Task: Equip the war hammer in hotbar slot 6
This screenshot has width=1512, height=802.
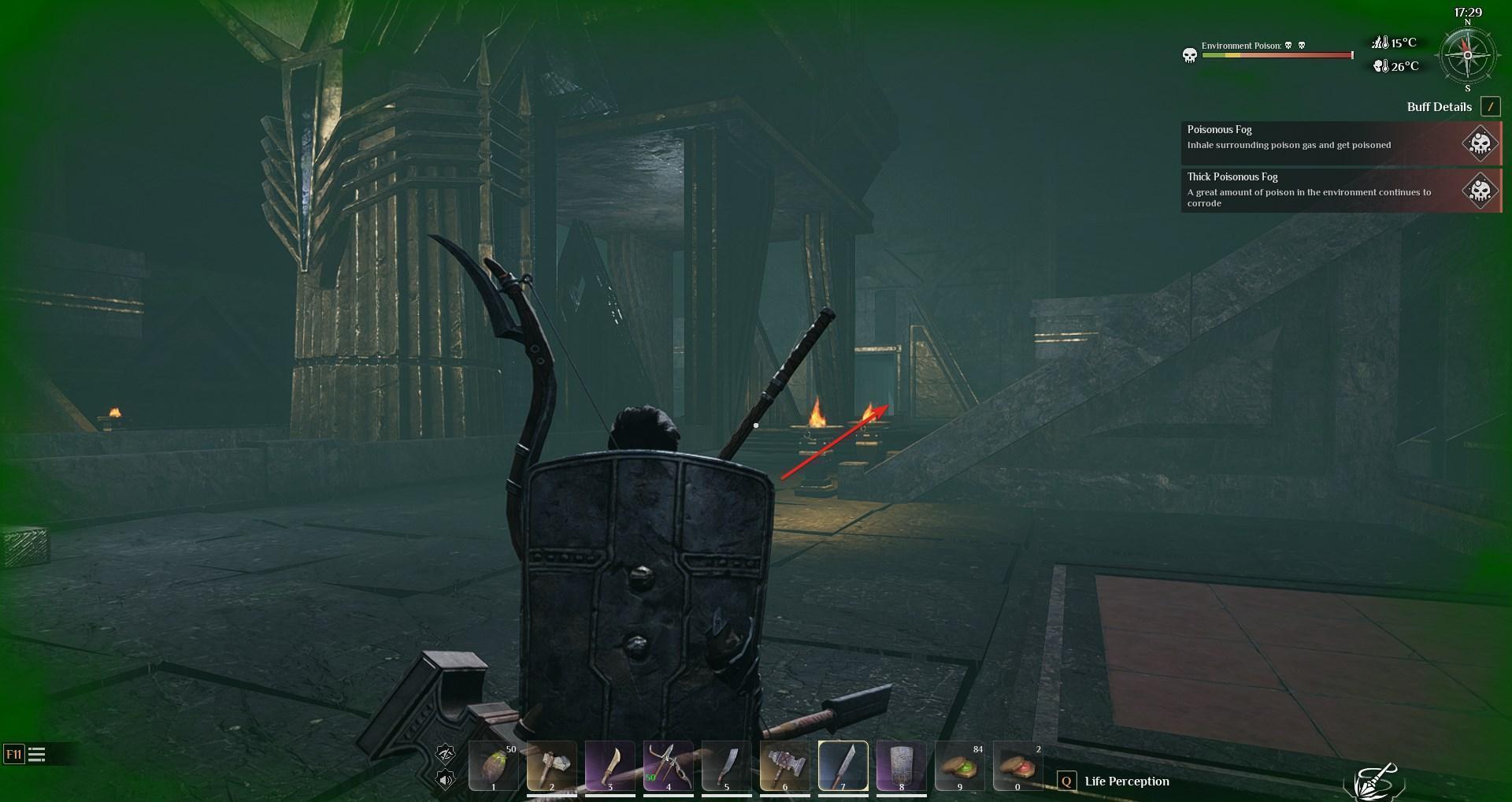Action: 784,766
